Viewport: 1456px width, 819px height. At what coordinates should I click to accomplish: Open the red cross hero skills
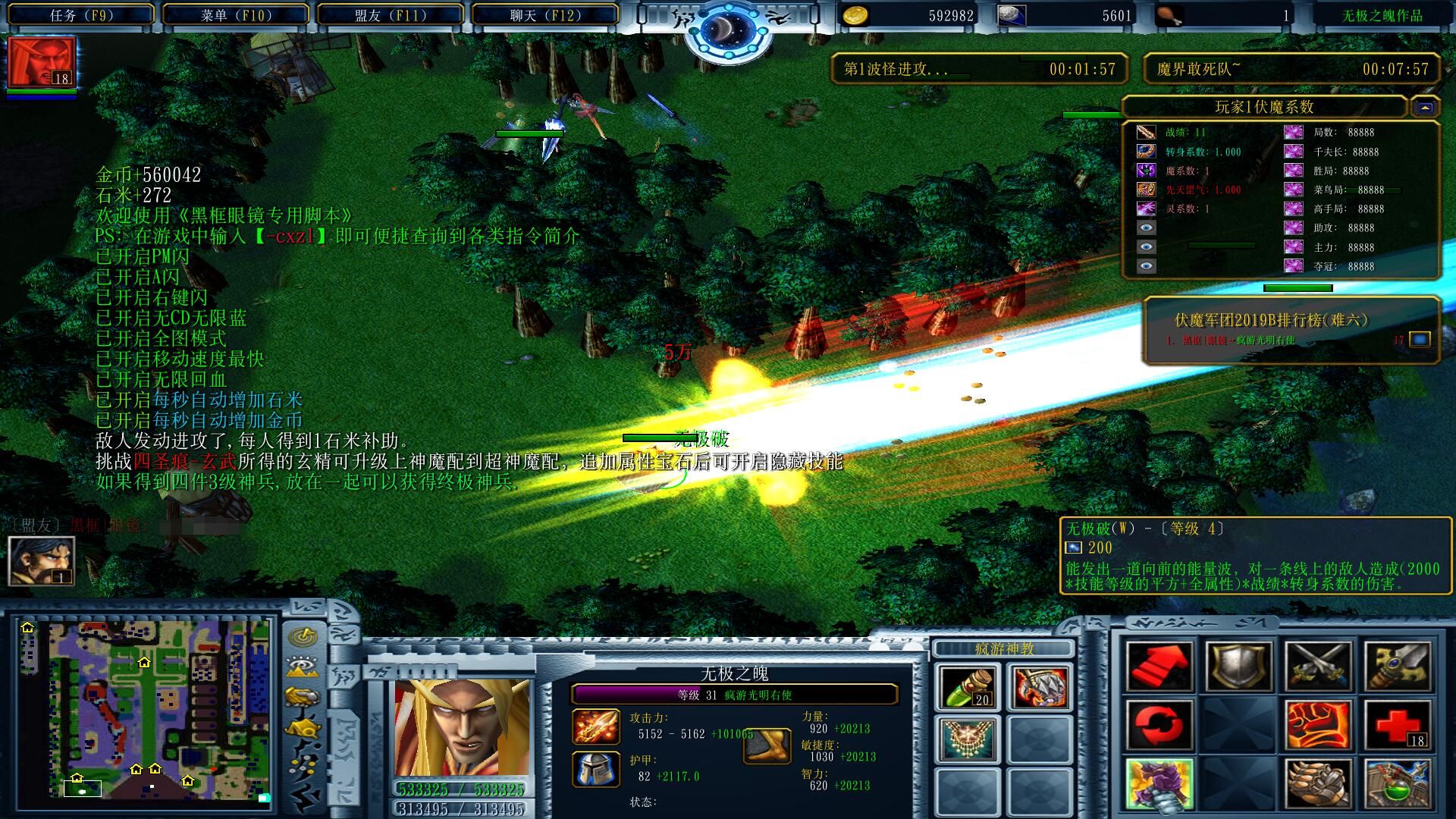[x=1398, y=726]
